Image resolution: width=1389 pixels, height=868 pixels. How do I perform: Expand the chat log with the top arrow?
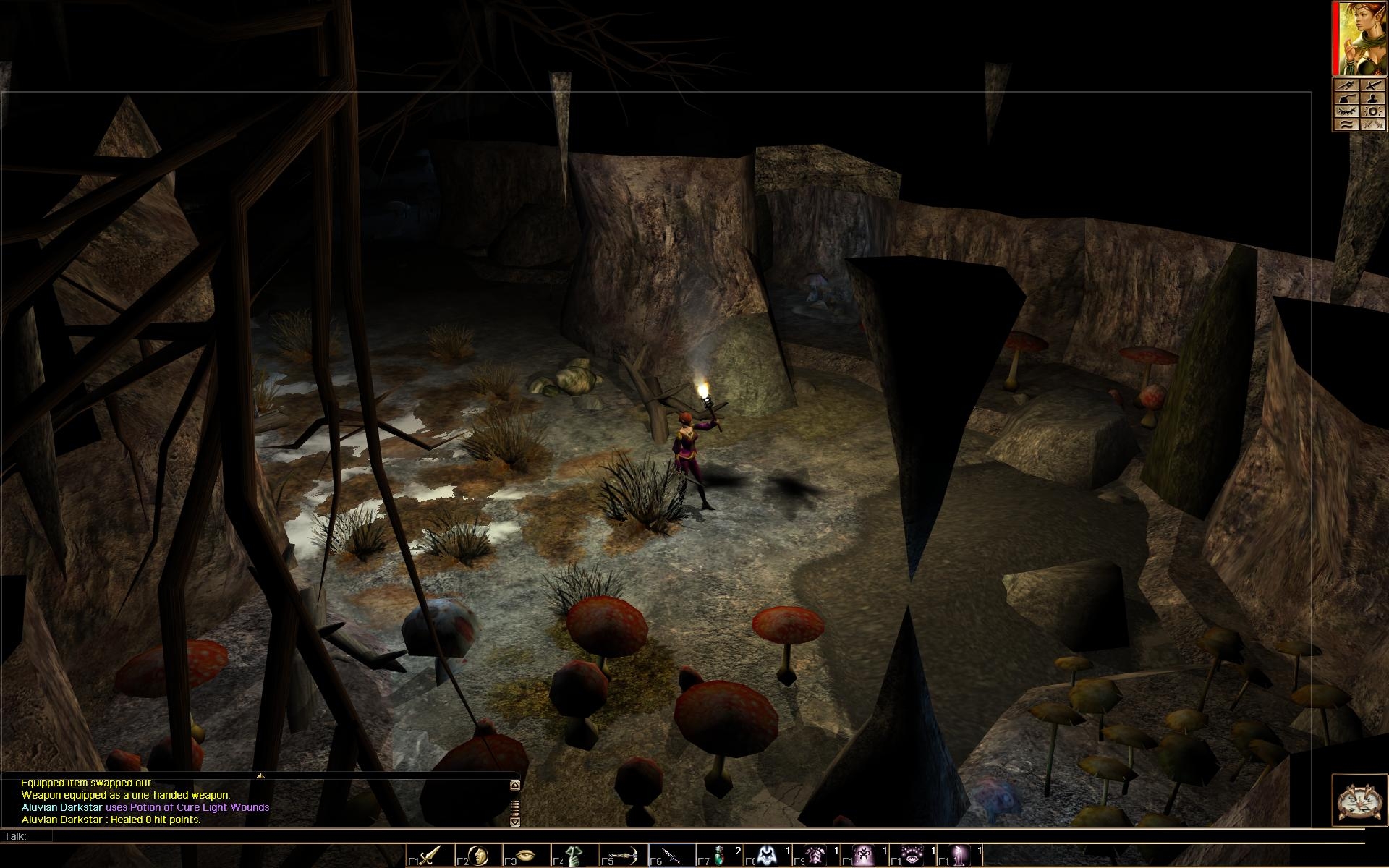click(x=514, y=785)
